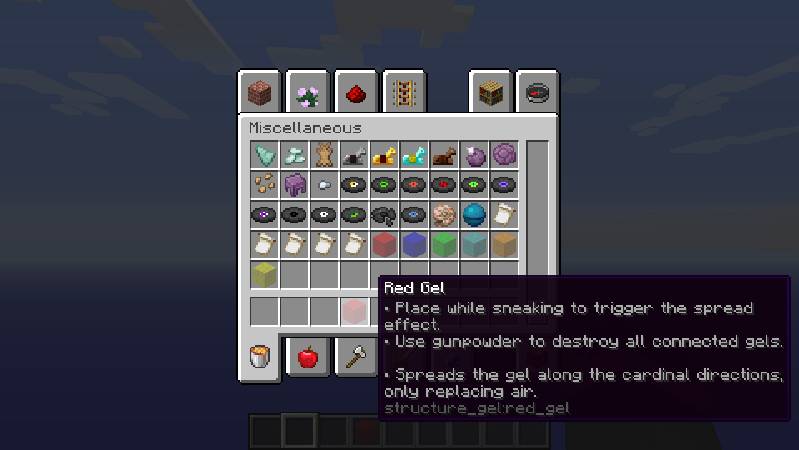Open the Foodstuffs apple tab
The width and height of the screenshot is (799, 450).
[x=308, y=356]
